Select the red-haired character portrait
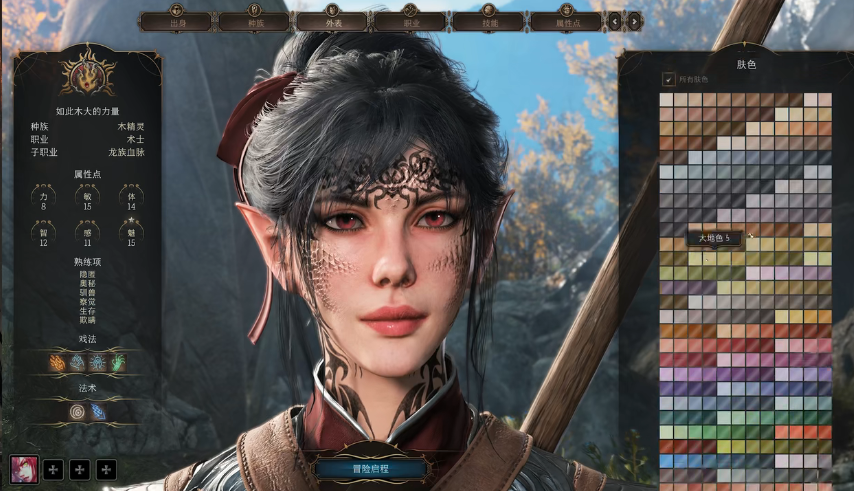The image size is (854, 491). pos(24,468)
